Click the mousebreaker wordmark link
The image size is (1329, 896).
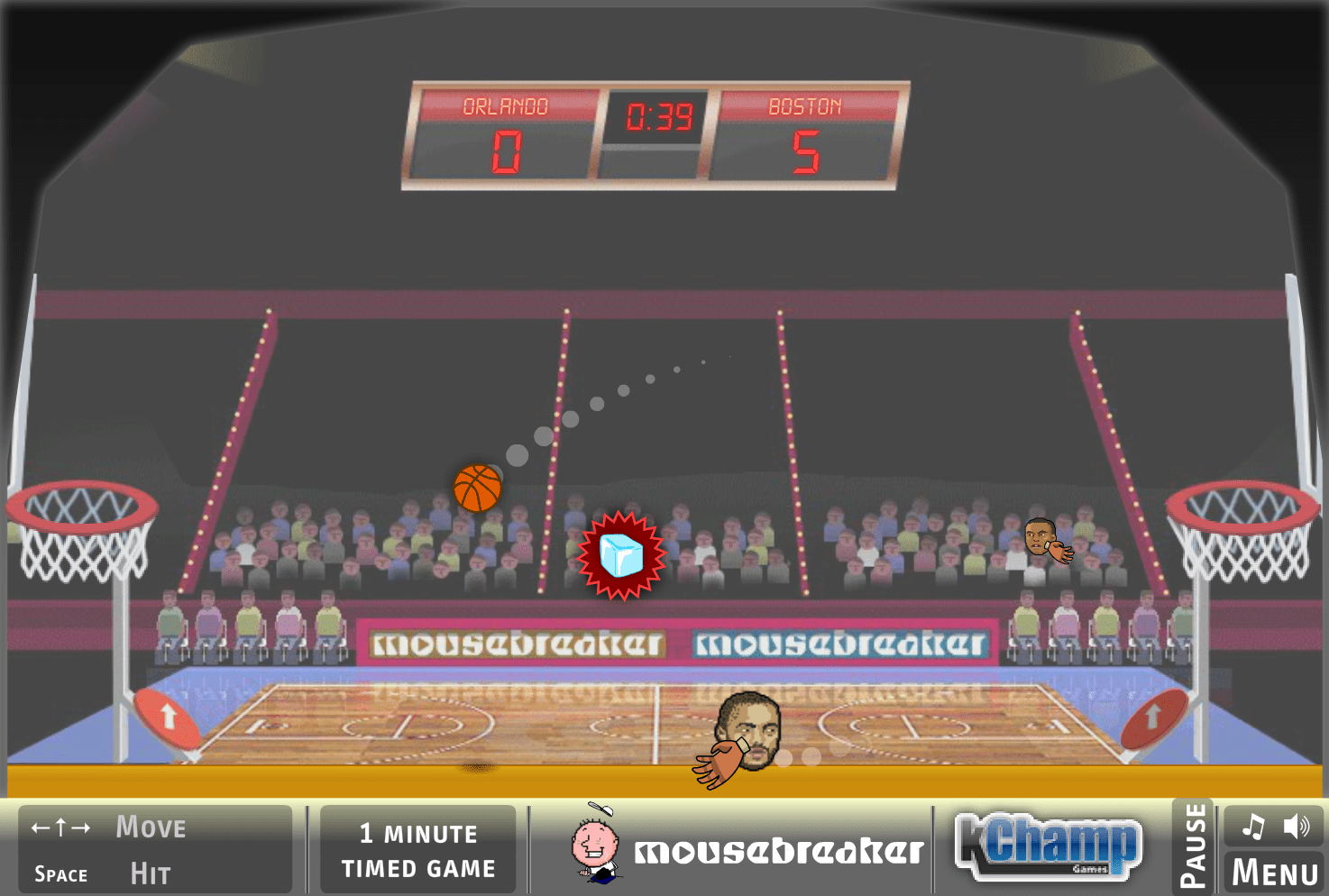(780, 846)
